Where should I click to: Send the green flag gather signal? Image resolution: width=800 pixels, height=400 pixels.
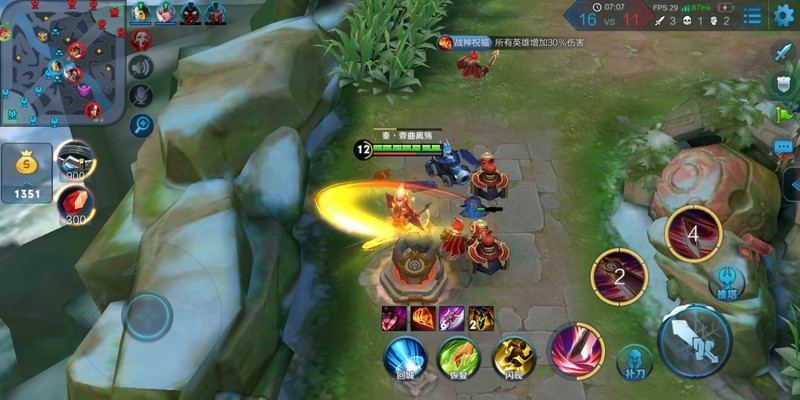pyautogui.click(x=783, y=115)
